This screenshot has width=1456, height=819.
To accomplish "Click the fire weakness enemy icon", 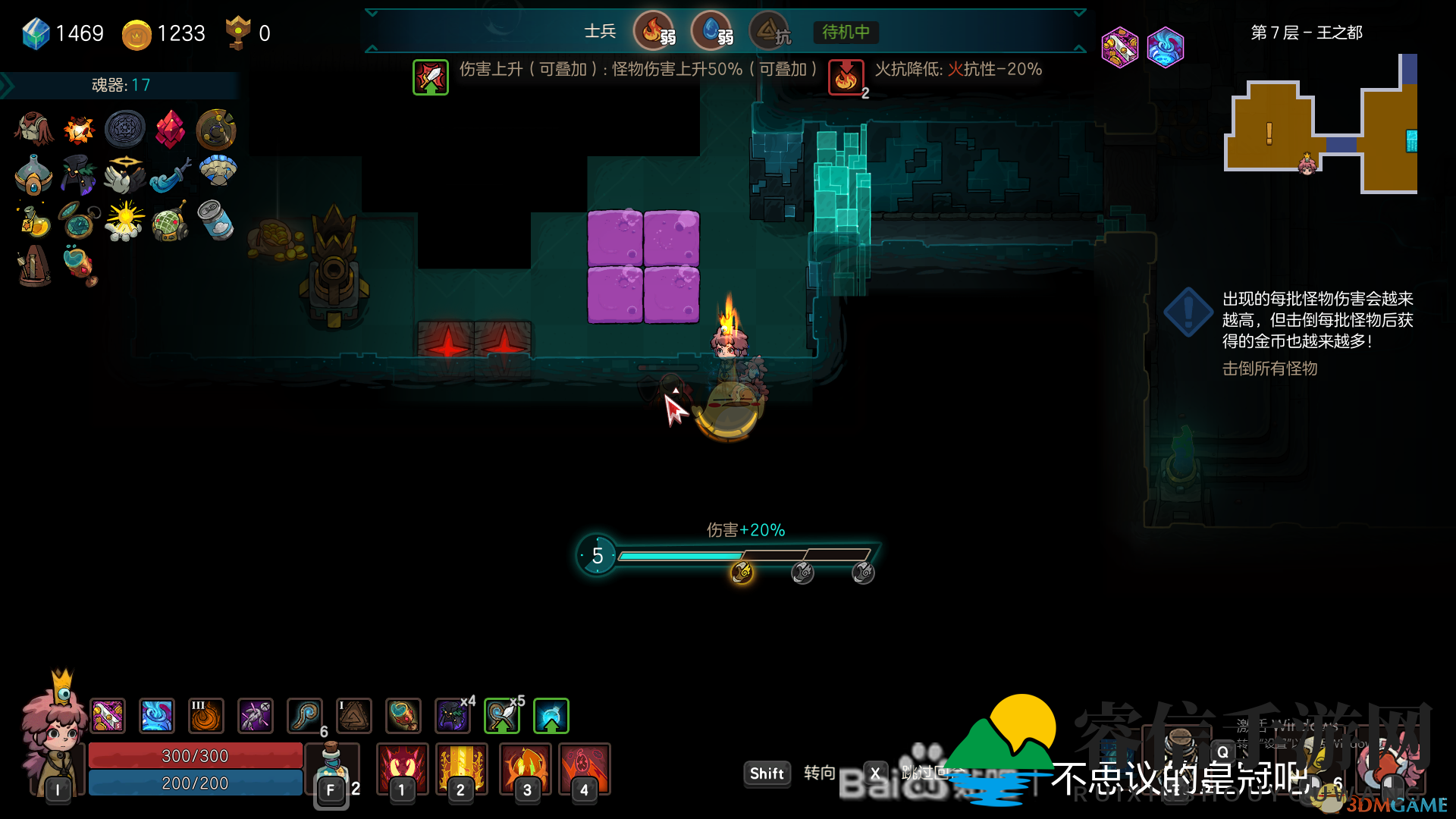I will point(654,31).
